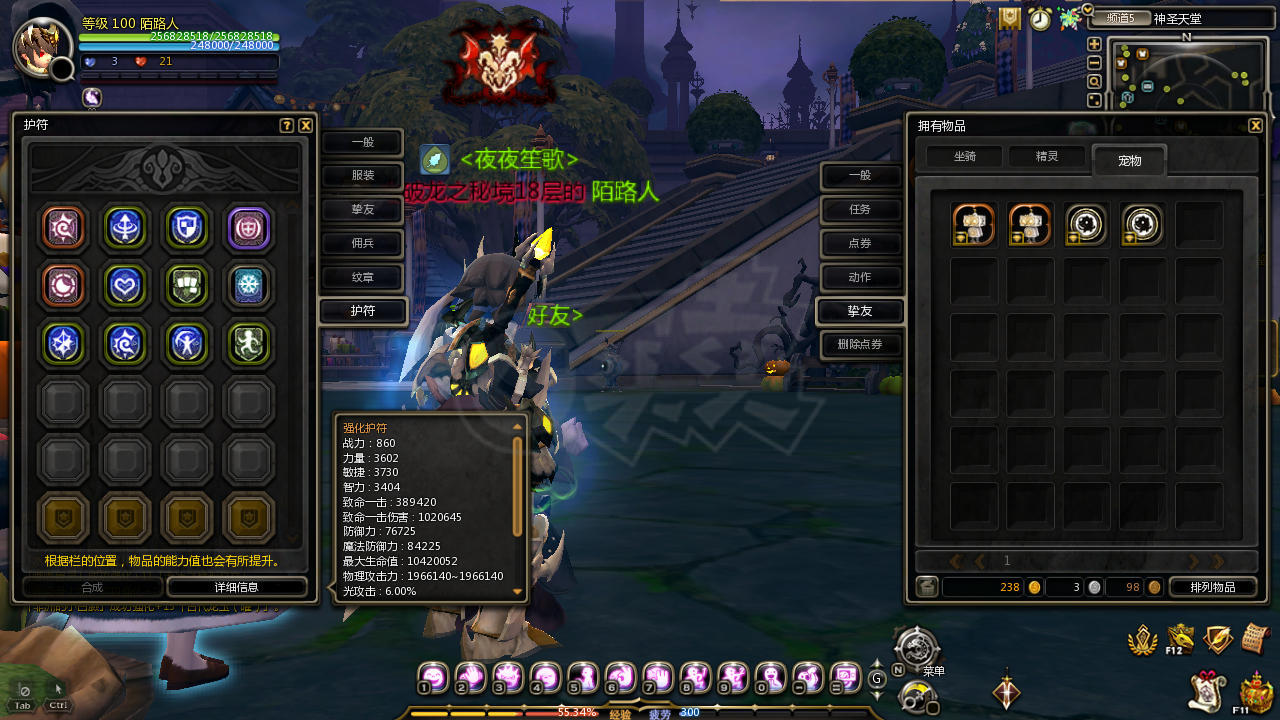Select the 动作 actions category
Viewport: 1280px width, 720px height.
pyautogui.click(x=860, y=278)
